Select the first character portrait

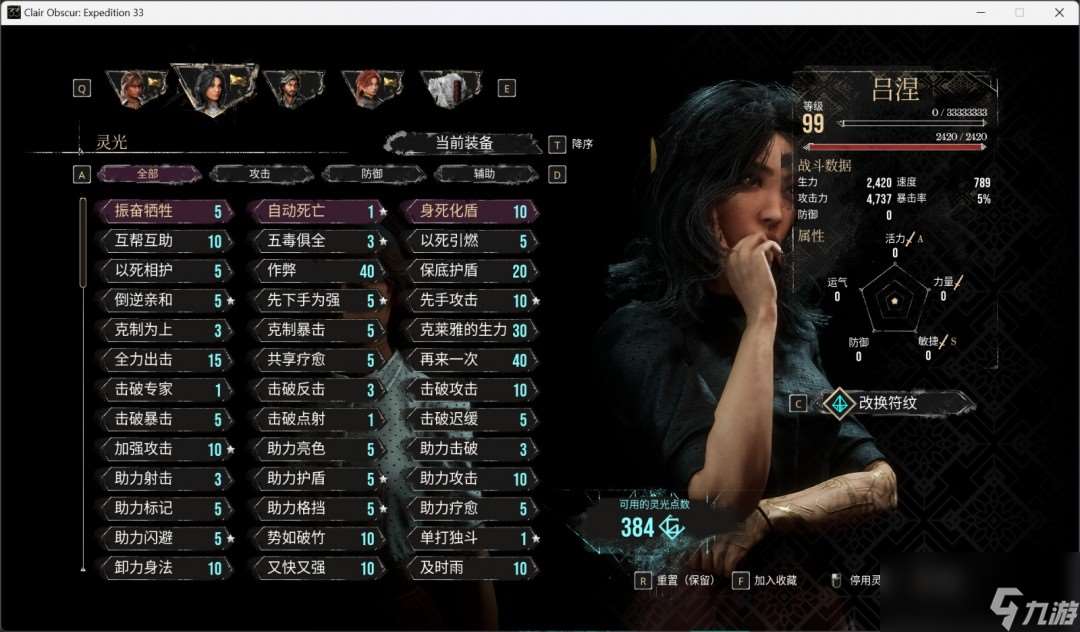coord(133,88)
